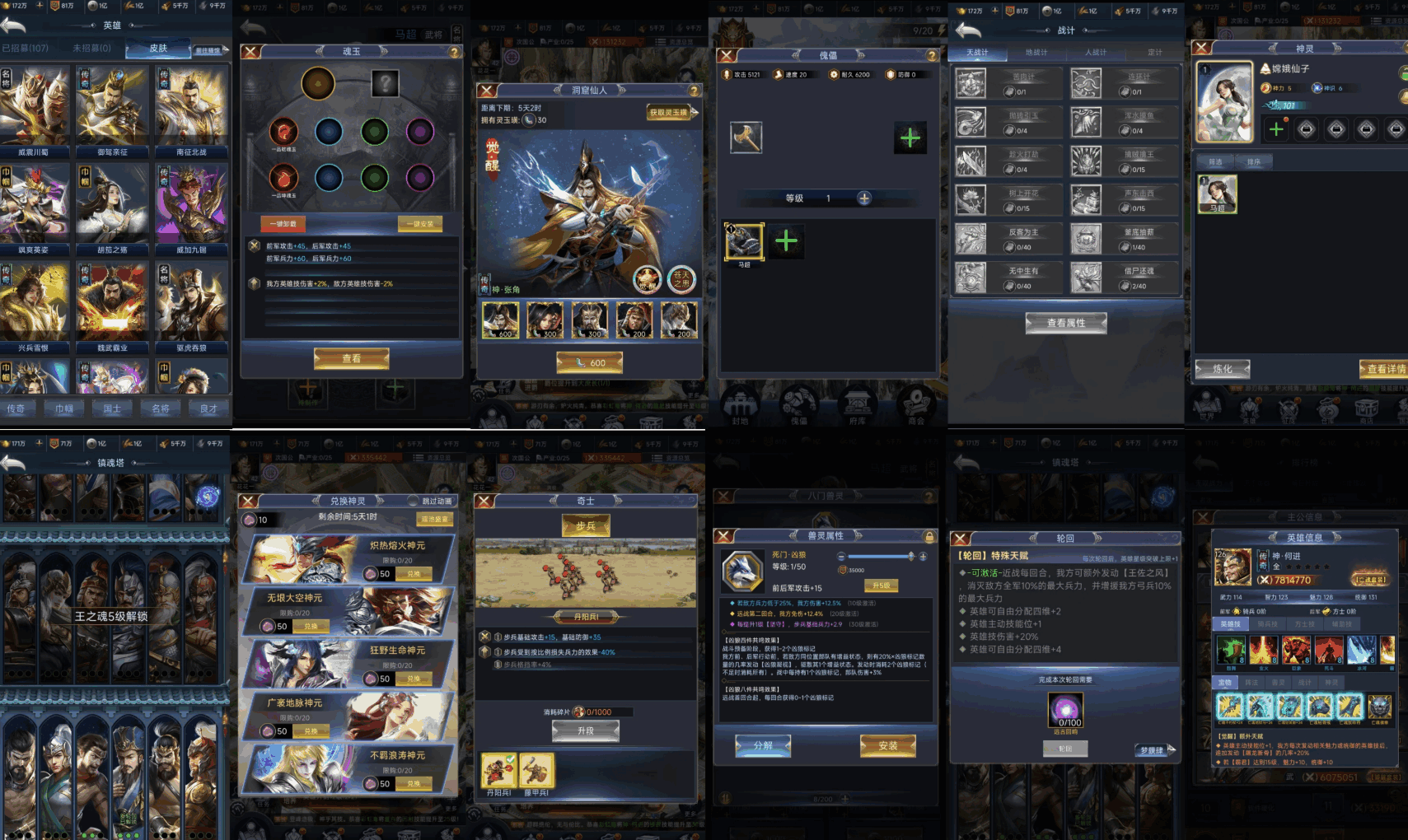Increase the 傀儡 level with the plus button

point(864,198)
